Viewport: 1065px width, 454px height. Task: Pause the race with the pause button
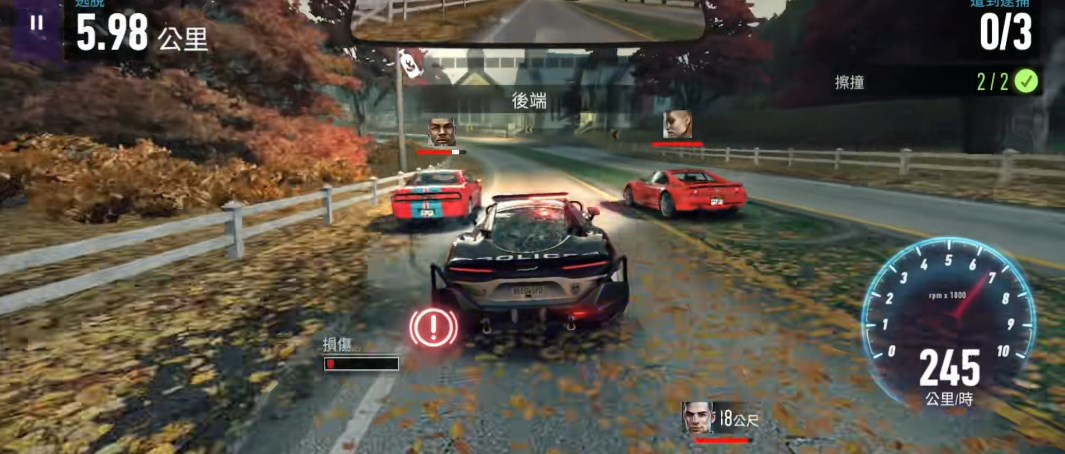click(x=37, y=22)
